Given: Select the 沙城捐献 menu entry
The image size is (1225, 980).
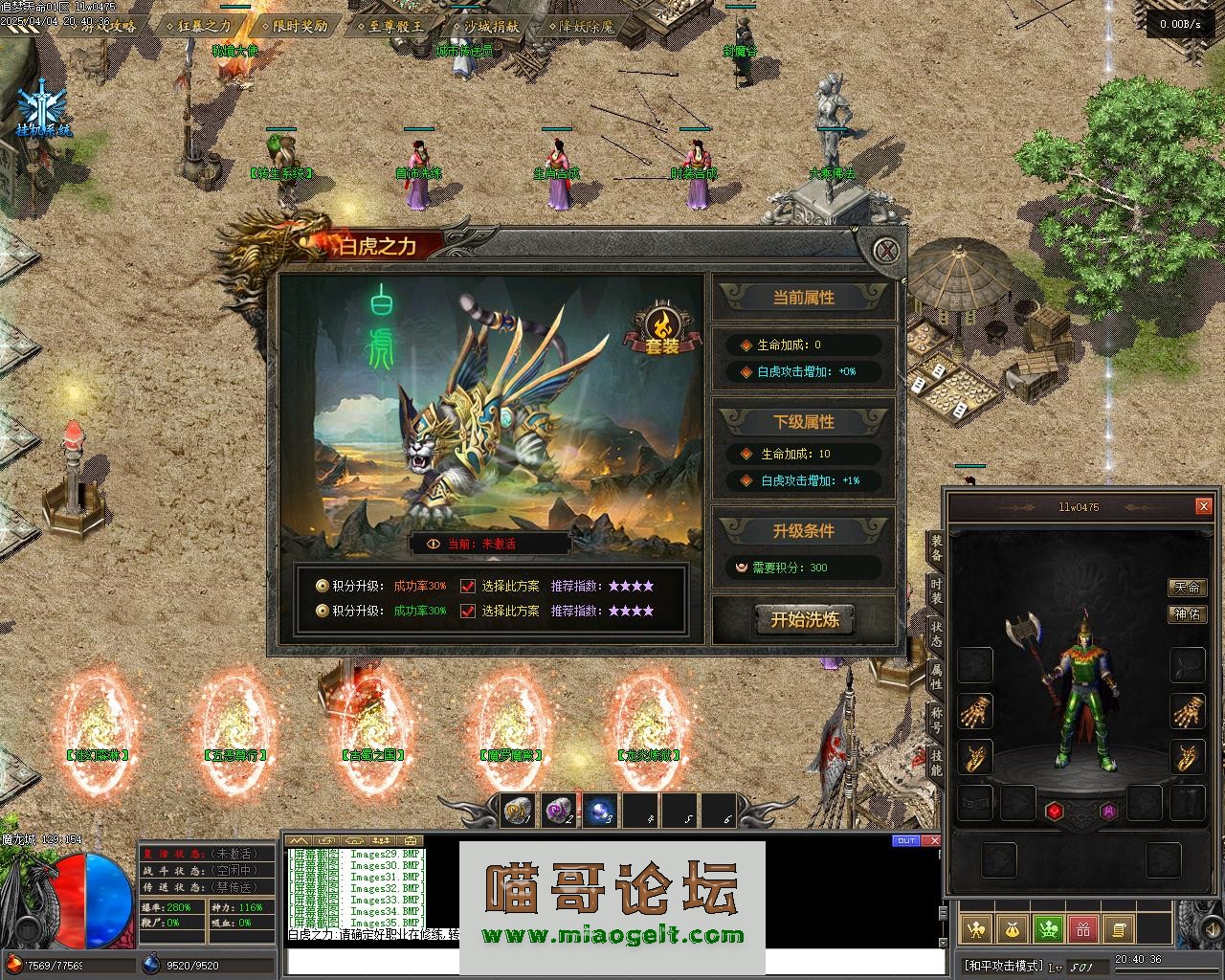Looking at the screenshot, I should (x=490, y=26).
